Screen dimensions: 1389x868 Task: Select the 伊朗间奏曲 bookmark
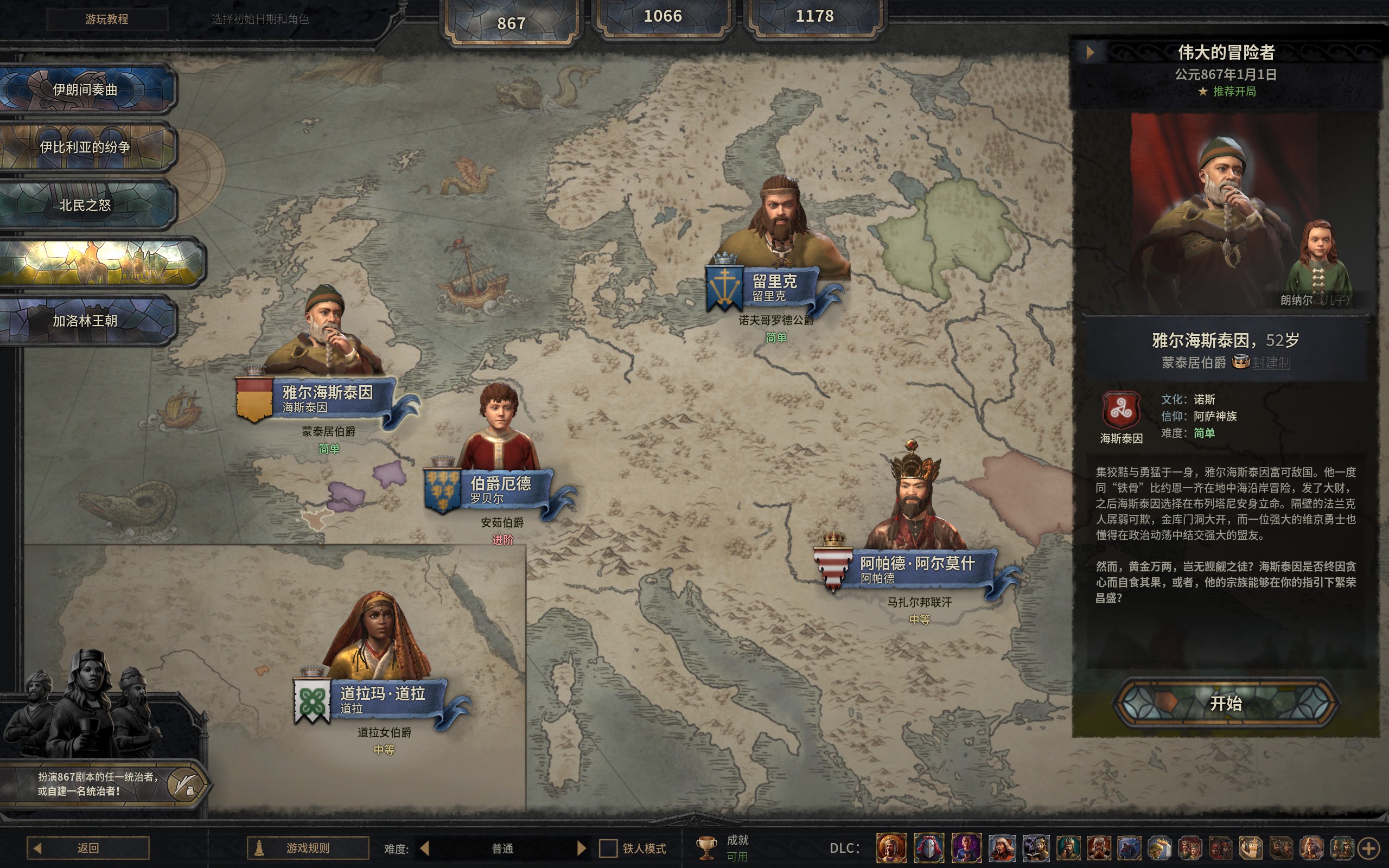(86, 90)
